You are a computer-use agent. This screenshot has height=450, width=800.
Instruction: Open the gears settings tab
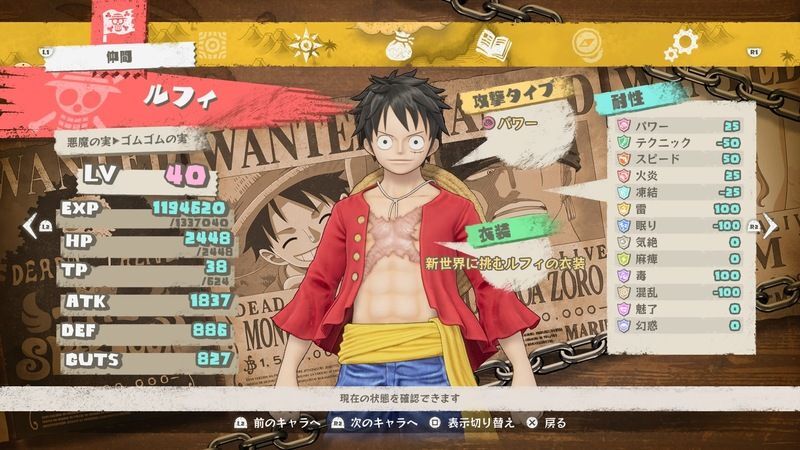(683, 44)
